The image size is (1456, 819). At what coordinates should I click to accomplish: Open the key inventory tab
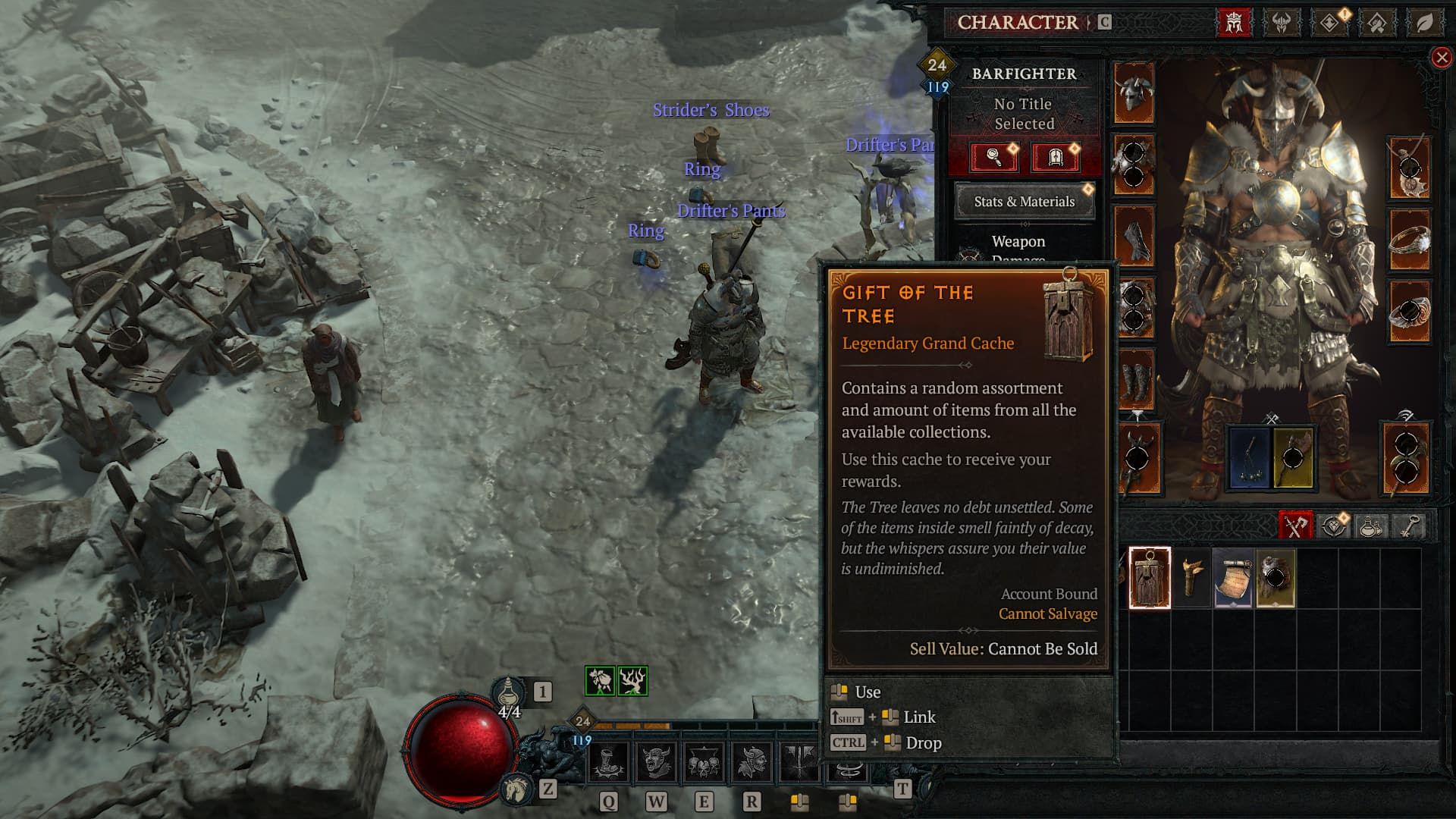(1408, 526)
